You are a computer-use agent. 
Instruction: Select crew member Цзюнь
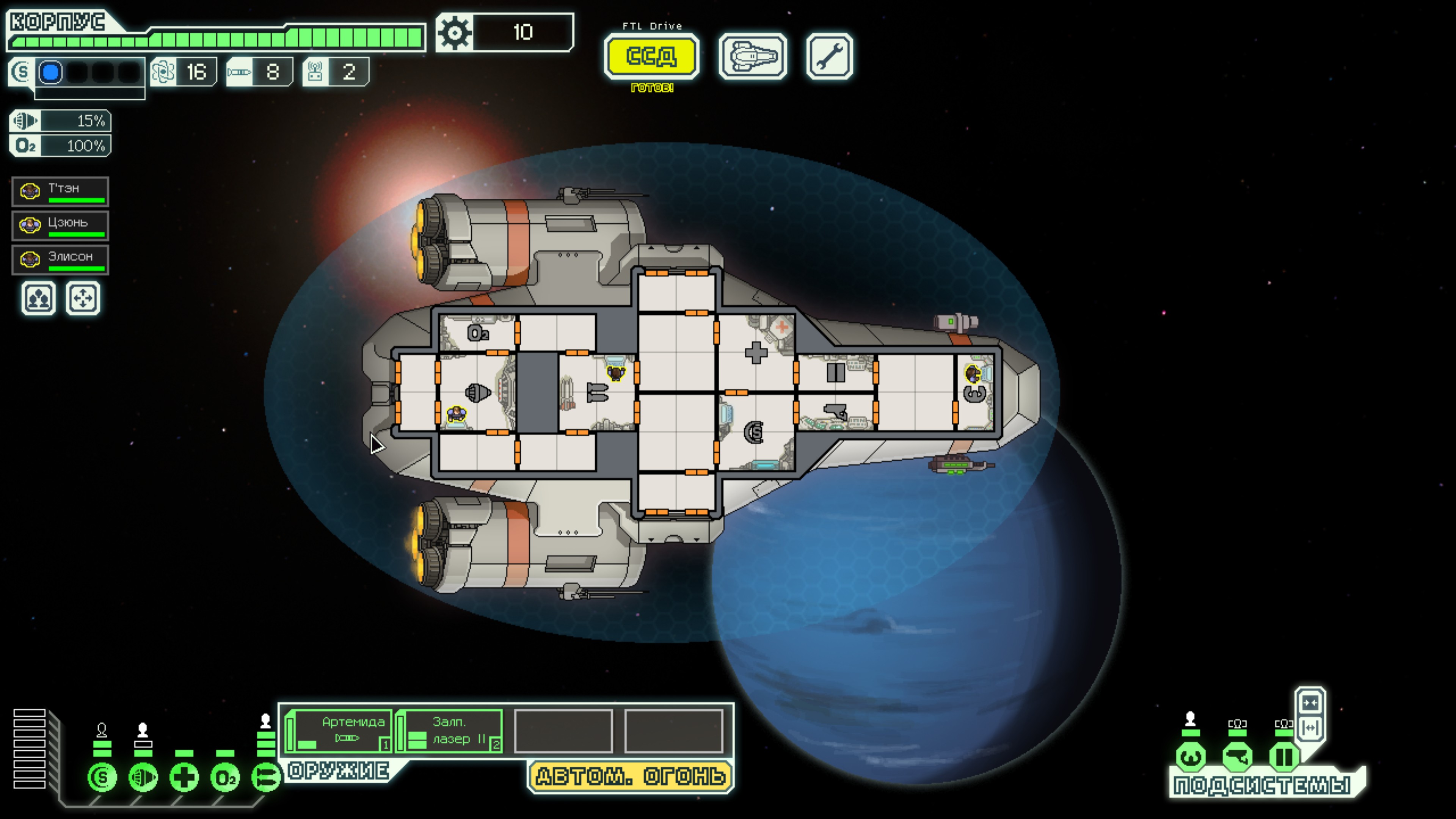coord(60,226)
